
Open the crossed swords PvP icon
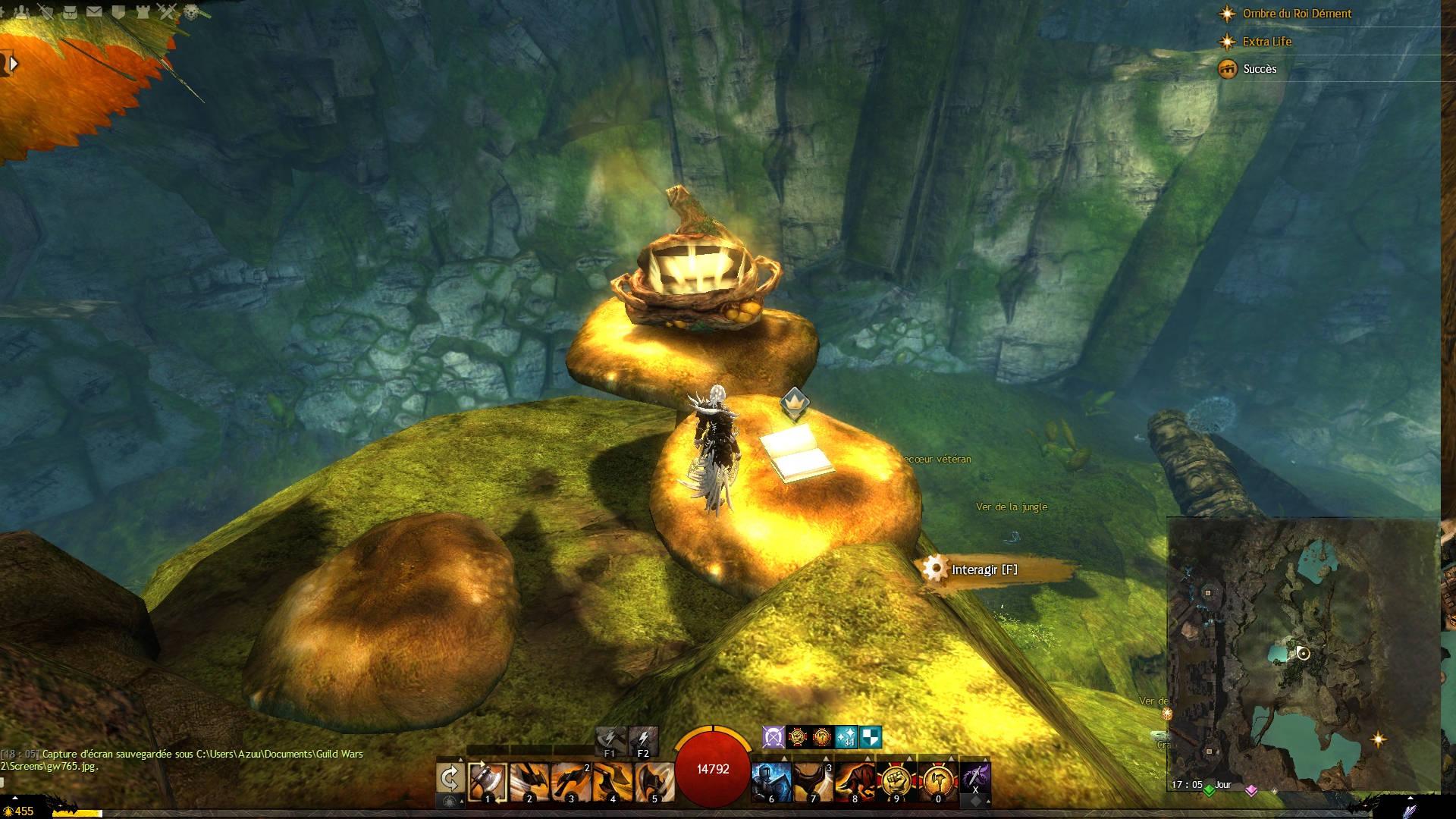pos(168,11)
